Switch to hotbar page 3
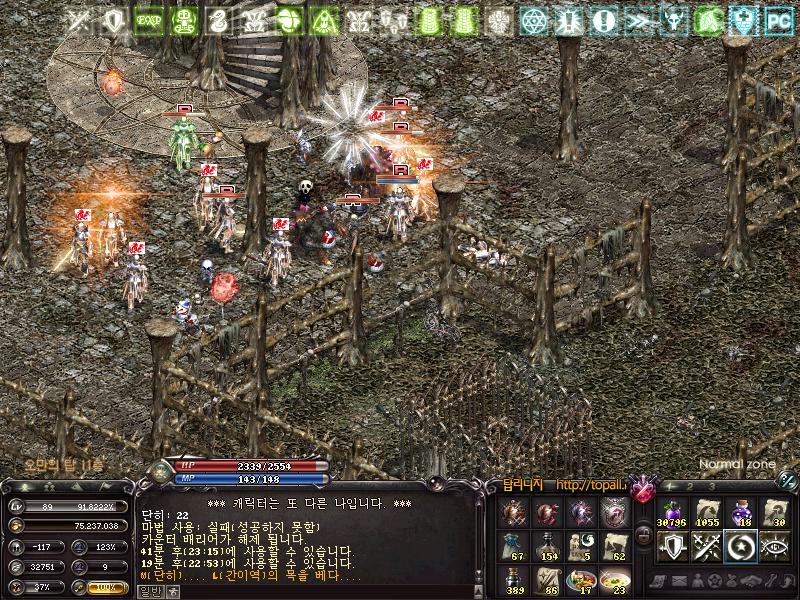The width and height of the screenshot is (800, 600). point(711,487)
